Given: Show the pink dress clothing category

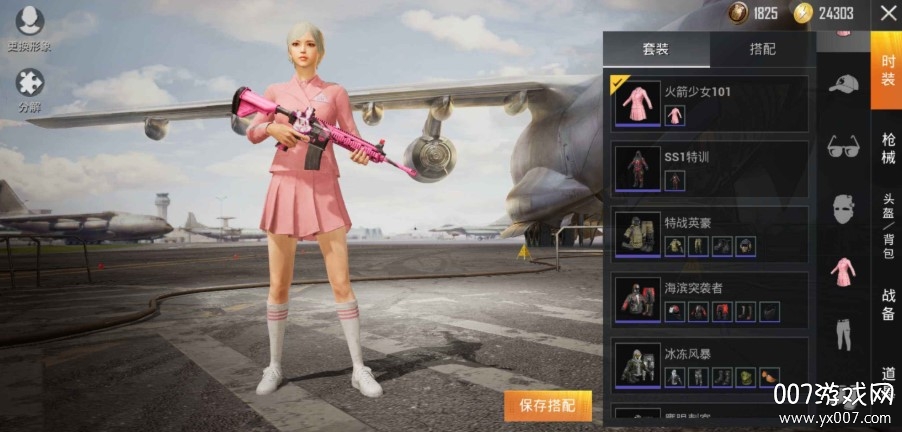Looking at the screenshot, I should 843,272.
